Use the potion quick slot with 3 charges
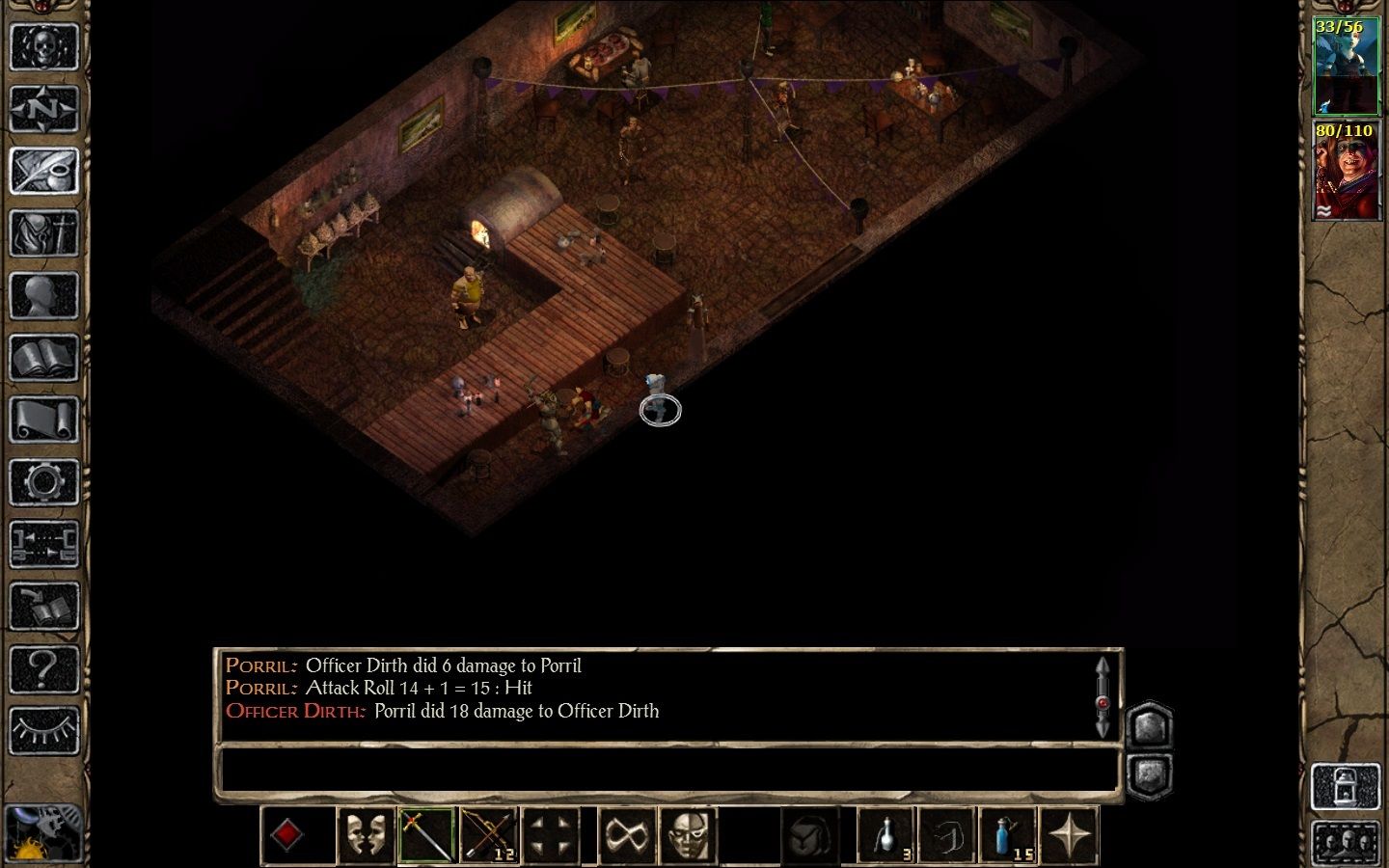1389x868 pixels. [x=885, y=833]
